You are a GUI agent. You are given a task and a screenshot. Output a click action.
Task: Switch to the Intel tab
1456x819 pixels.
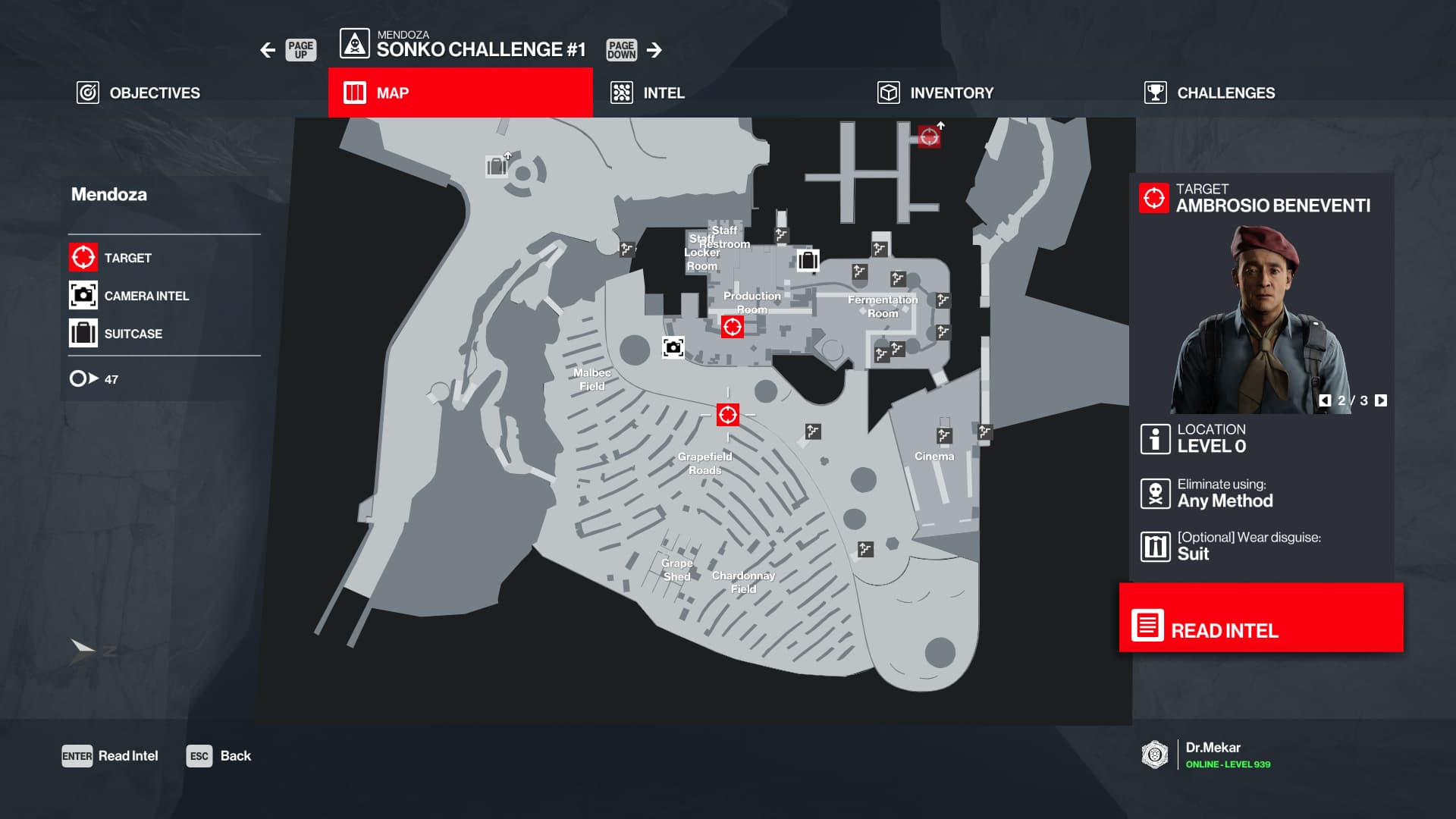coord(648,93)
